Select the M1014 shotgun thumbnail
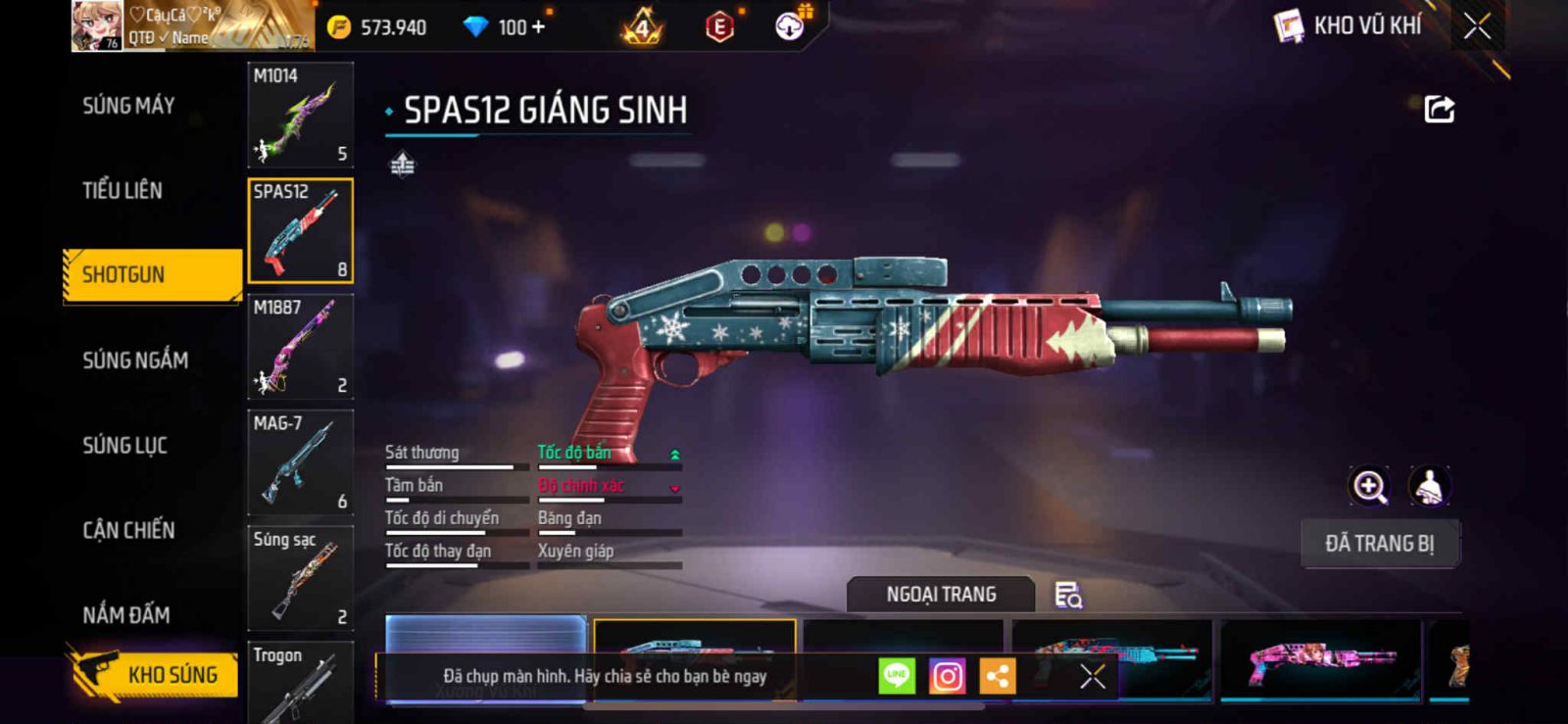Image resolution: width=1568 pixels, height=724 pixels. click(300, 116)
